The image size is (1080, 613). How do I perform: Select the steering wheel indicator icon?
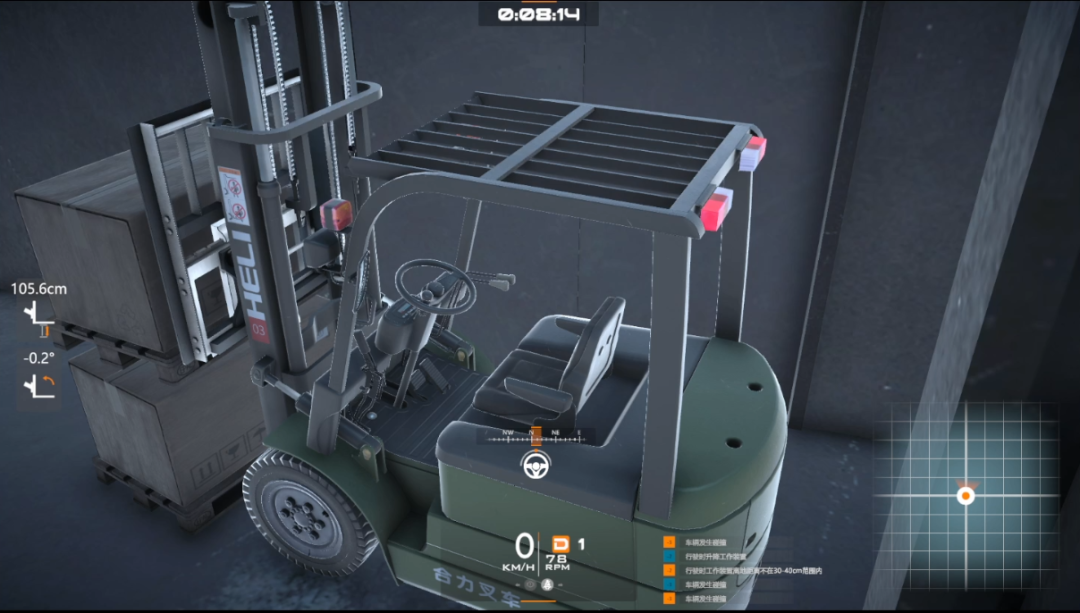tap(536, 465)
